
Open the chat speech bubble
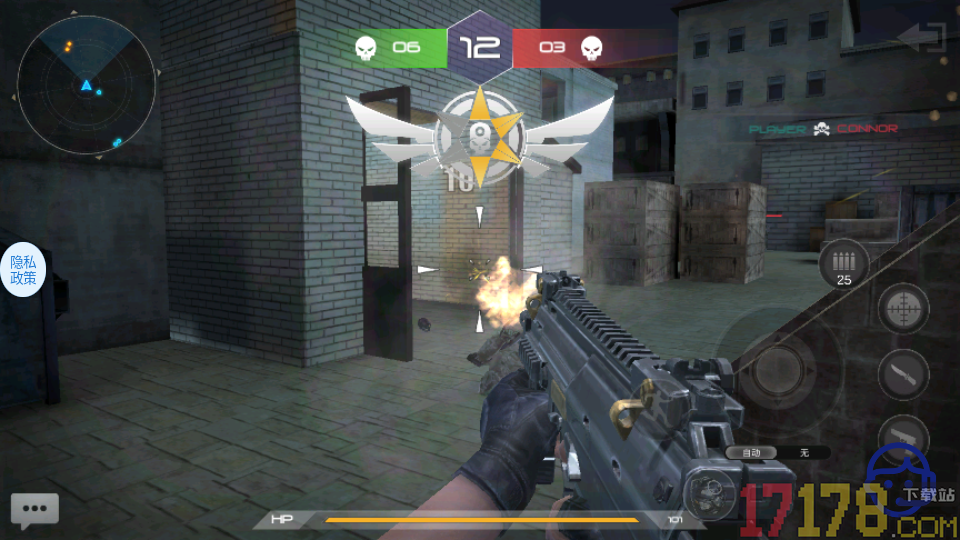(35, 509)
